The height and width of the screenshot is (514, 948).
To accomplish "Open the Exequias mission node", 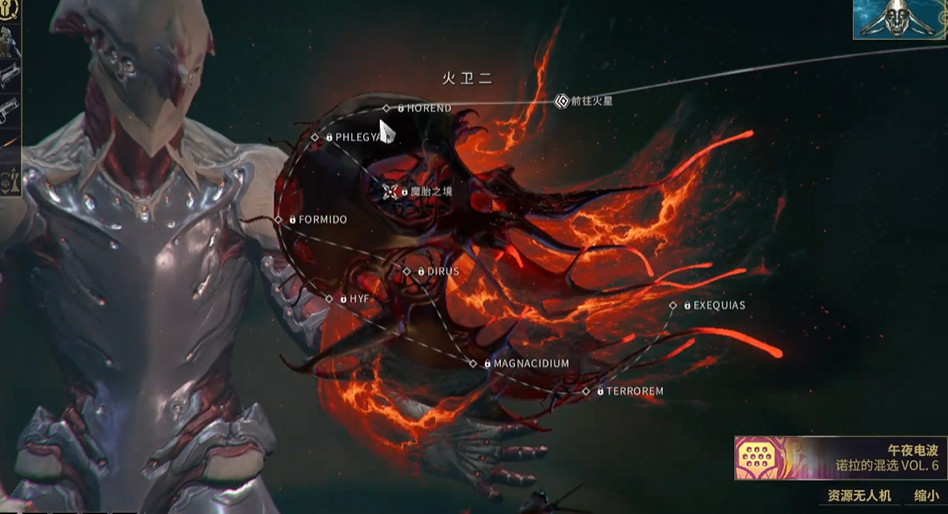I will coord(673,305).
